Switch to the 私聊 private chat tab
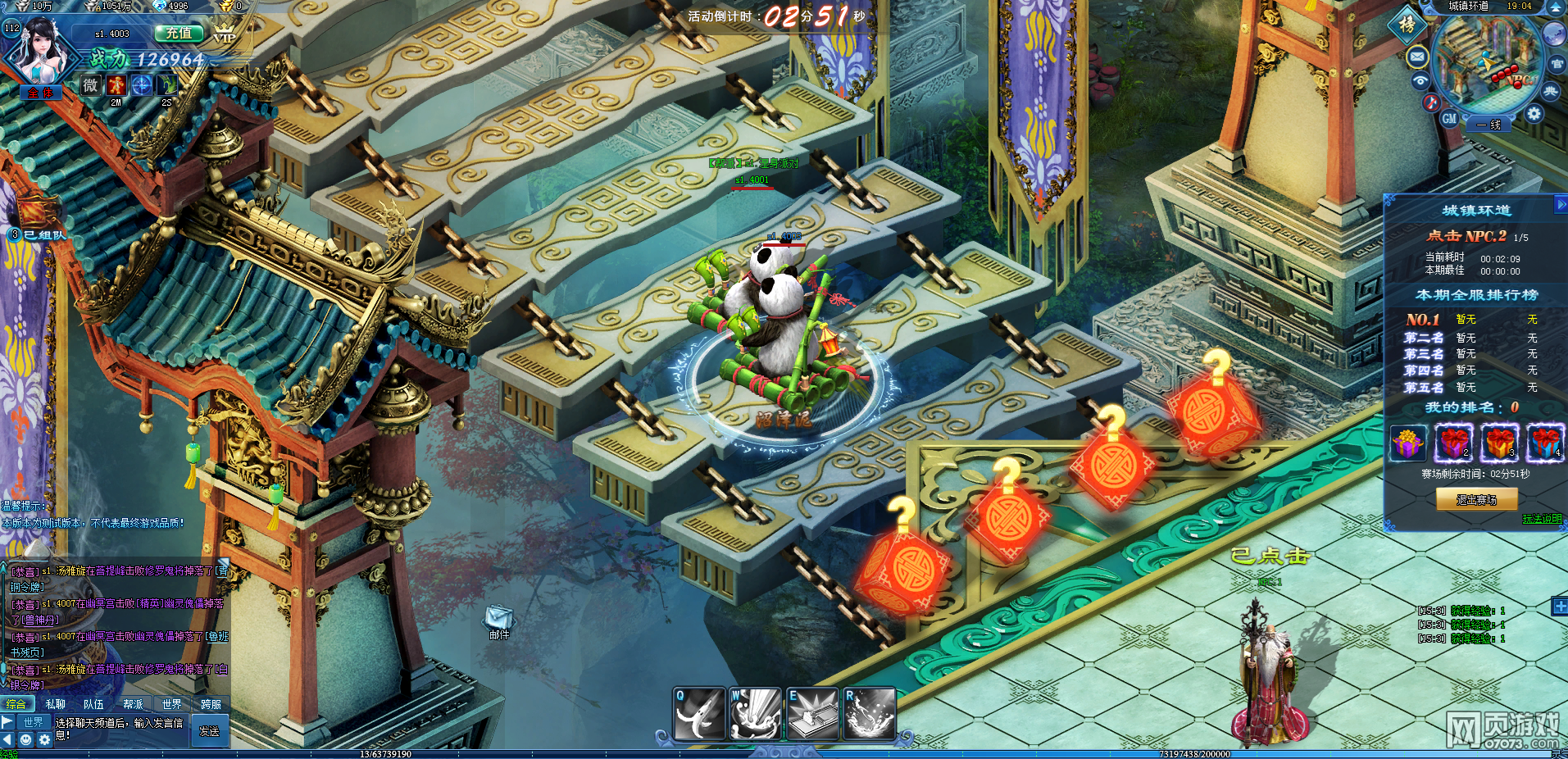Image resolution: width=1568 pixels, height=759 pixels. [55, 704]
